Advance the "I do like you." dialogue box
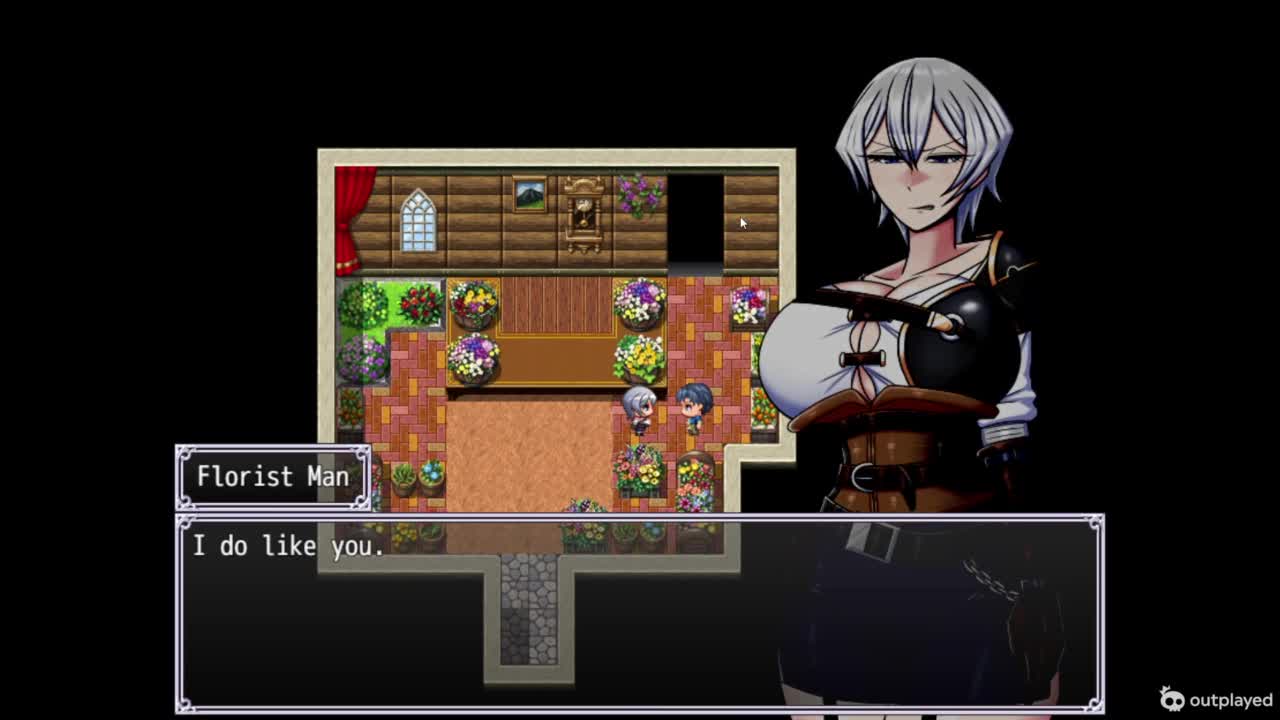Screen dimensions: 1280x720 pyautogui.click(x=640, y=612)
